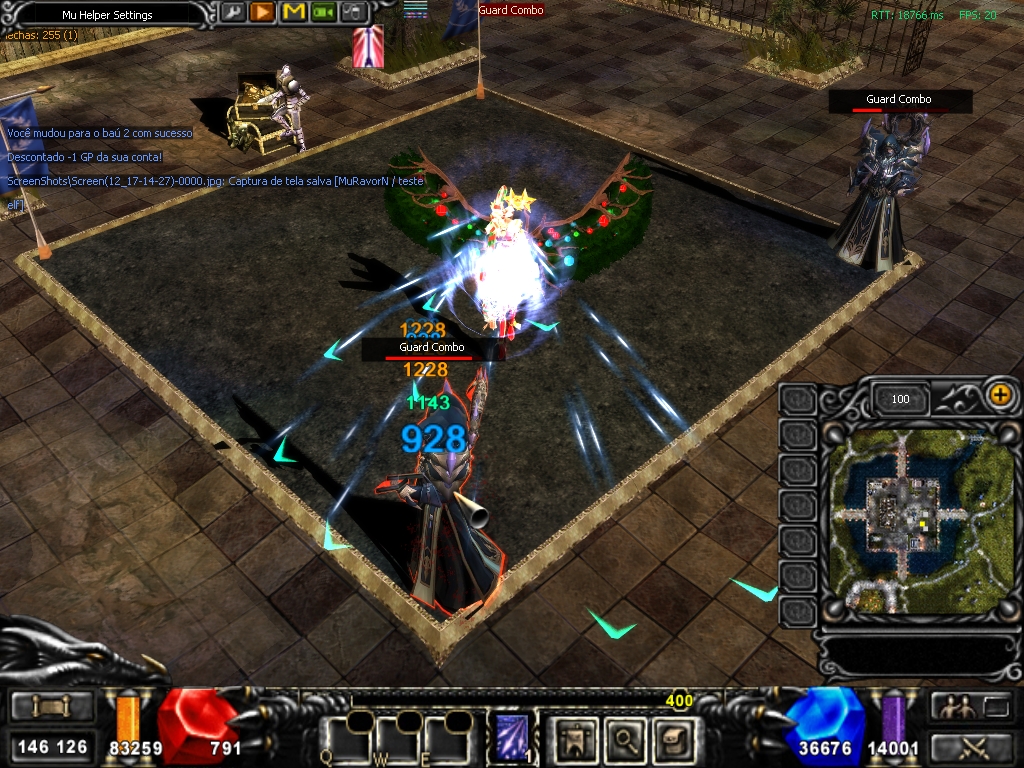Open the scroll menu button above coordinates
This screenshot has width=1024, height=768.
pyautogui.click(x=53, y=707)
